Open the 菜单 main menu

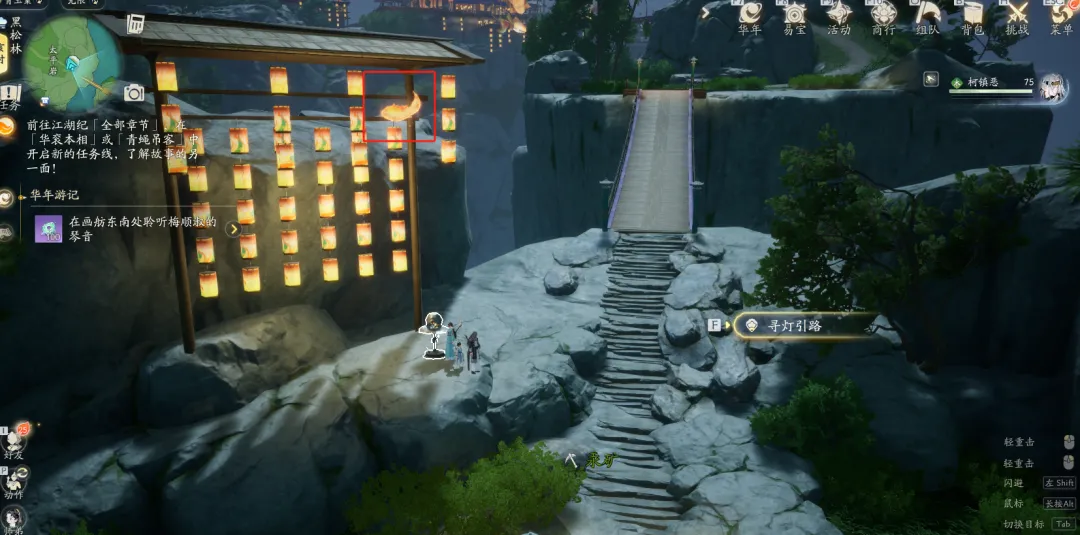(x=1061, y=14)
